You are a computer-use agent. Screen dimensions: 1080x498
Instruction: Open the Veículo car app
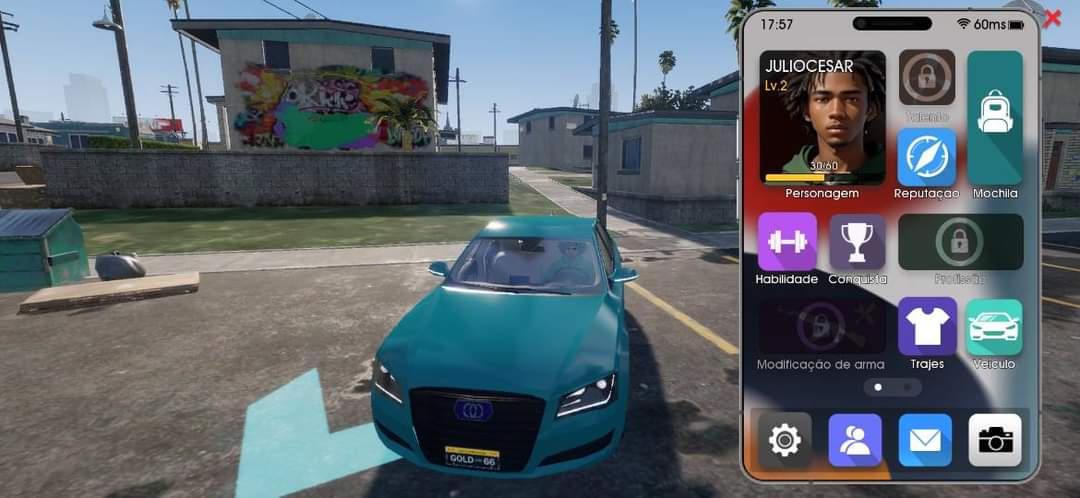click(994, 326)
